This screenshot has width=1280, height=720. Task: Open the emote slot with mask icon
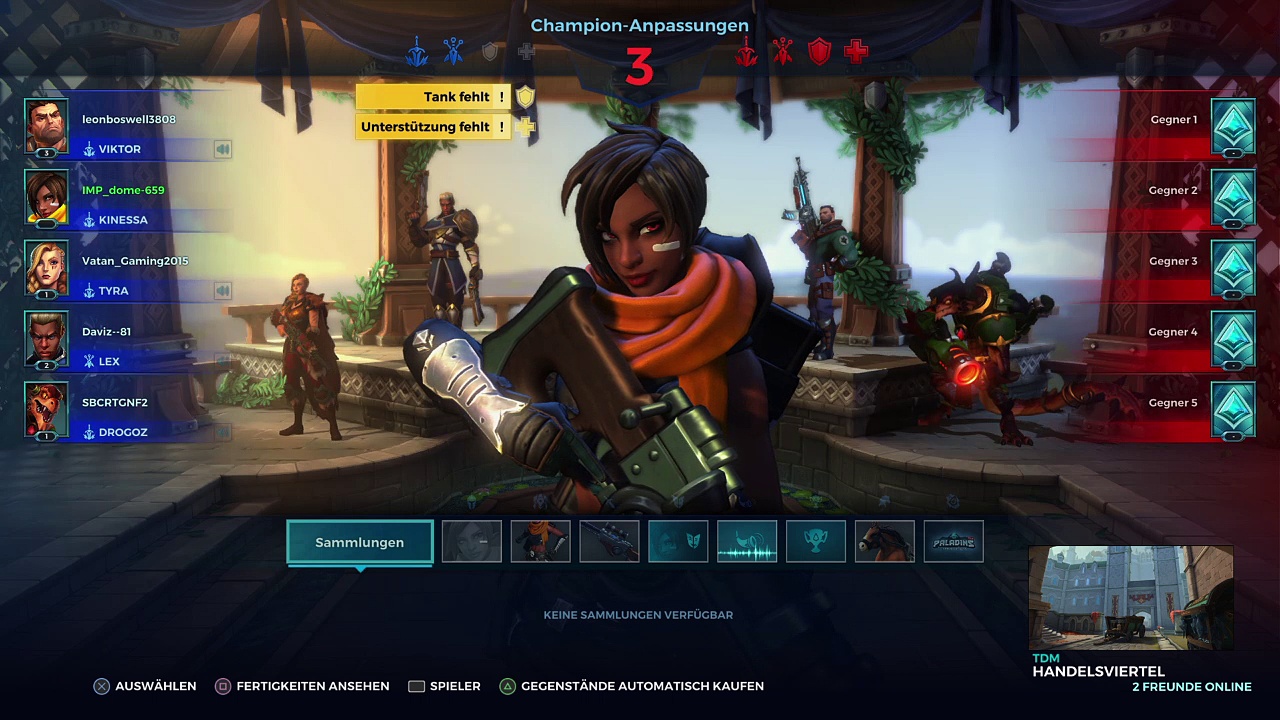pyautogui.click(x=679, y=542)
